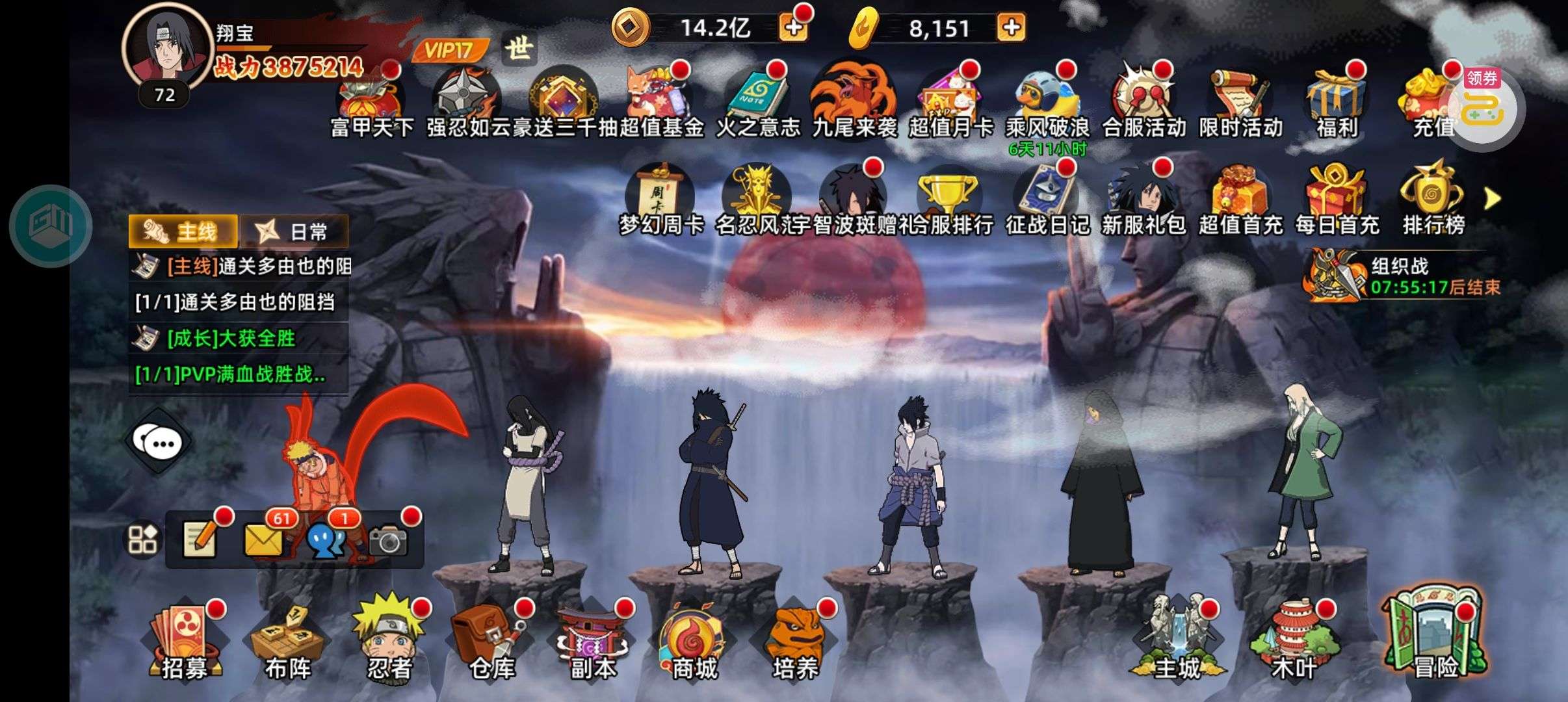Open the 排行榜 leaderboard

pos(1433,200)
